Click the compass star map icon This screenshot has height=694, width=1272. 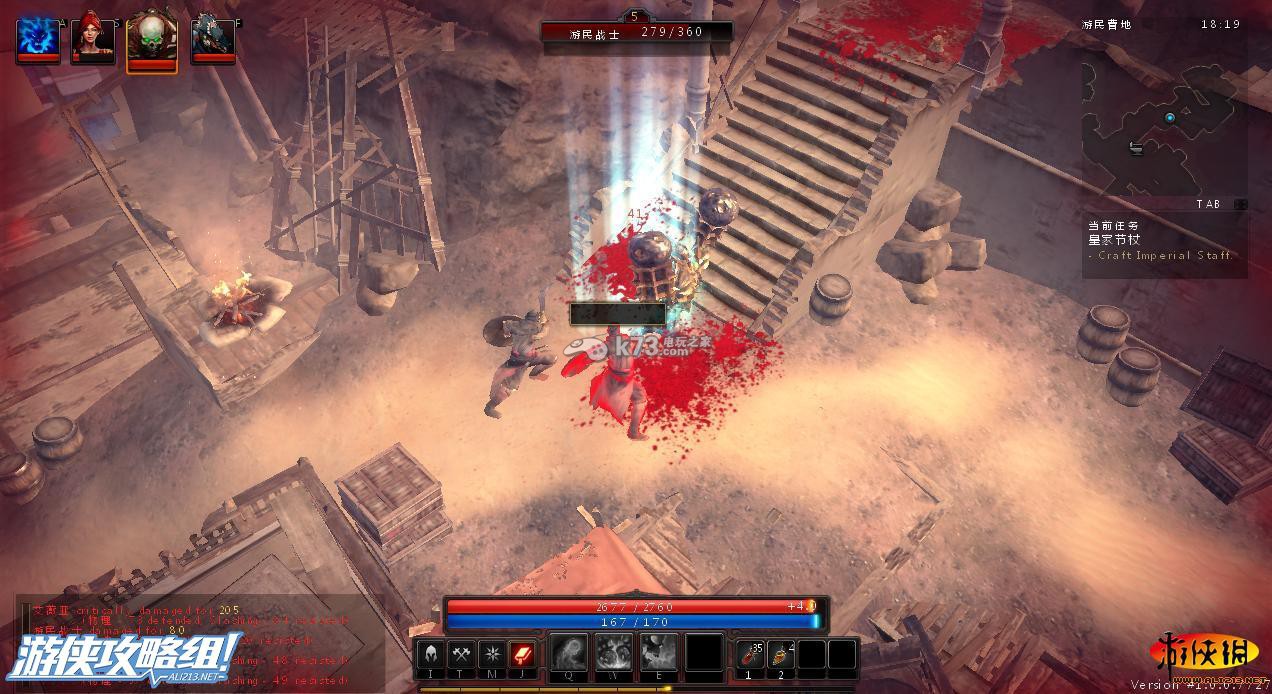tap(491, 655)
